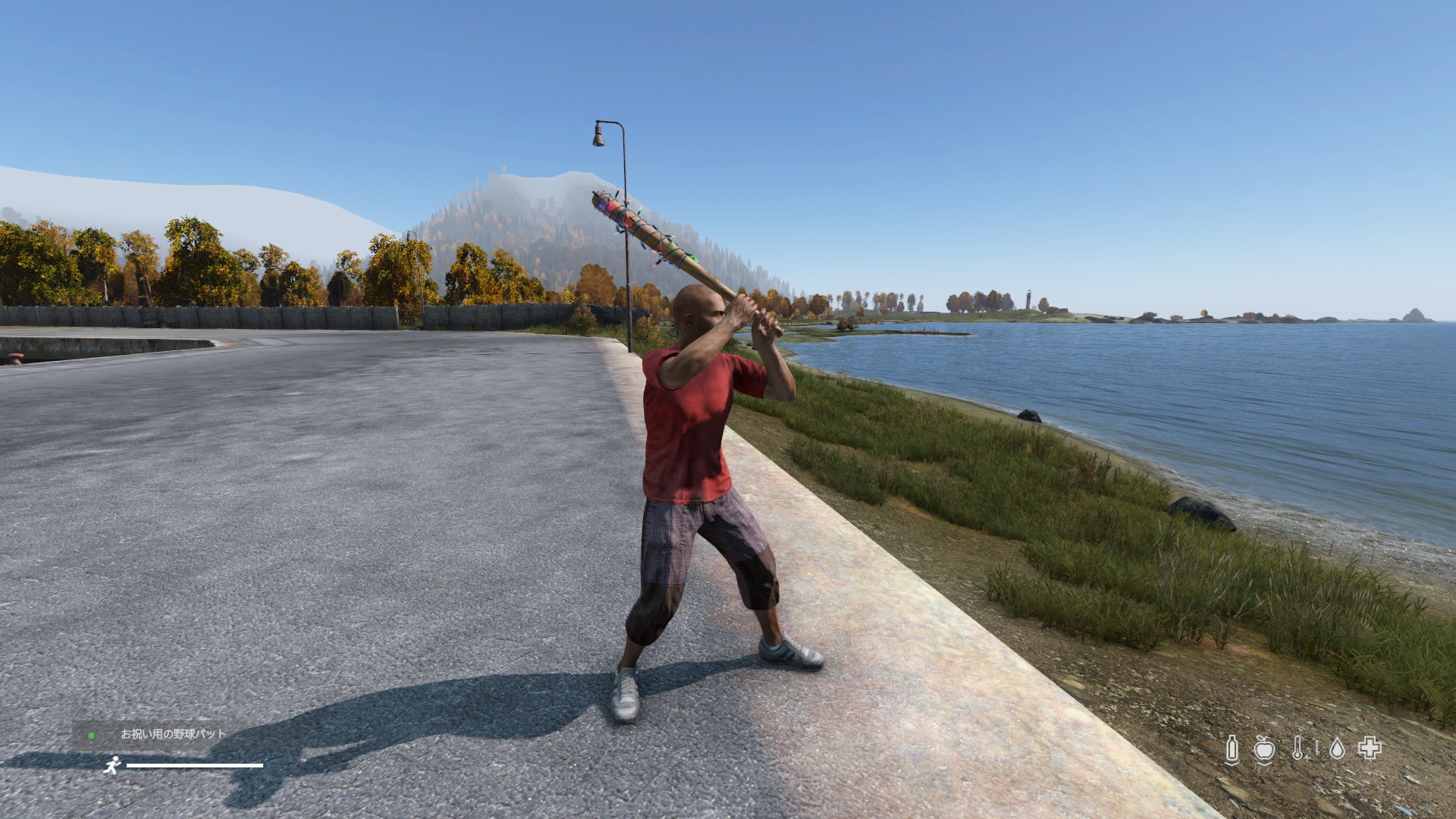Select the health cross icon
This screenshot has width=1456, height=819.
click(1370, 749)
